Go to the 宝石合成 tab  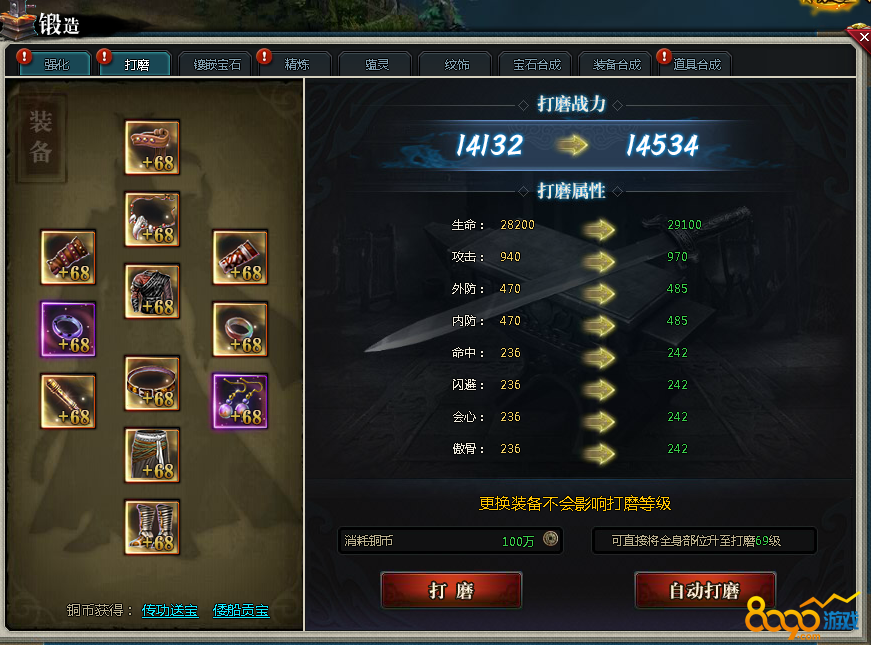point(537,65)
